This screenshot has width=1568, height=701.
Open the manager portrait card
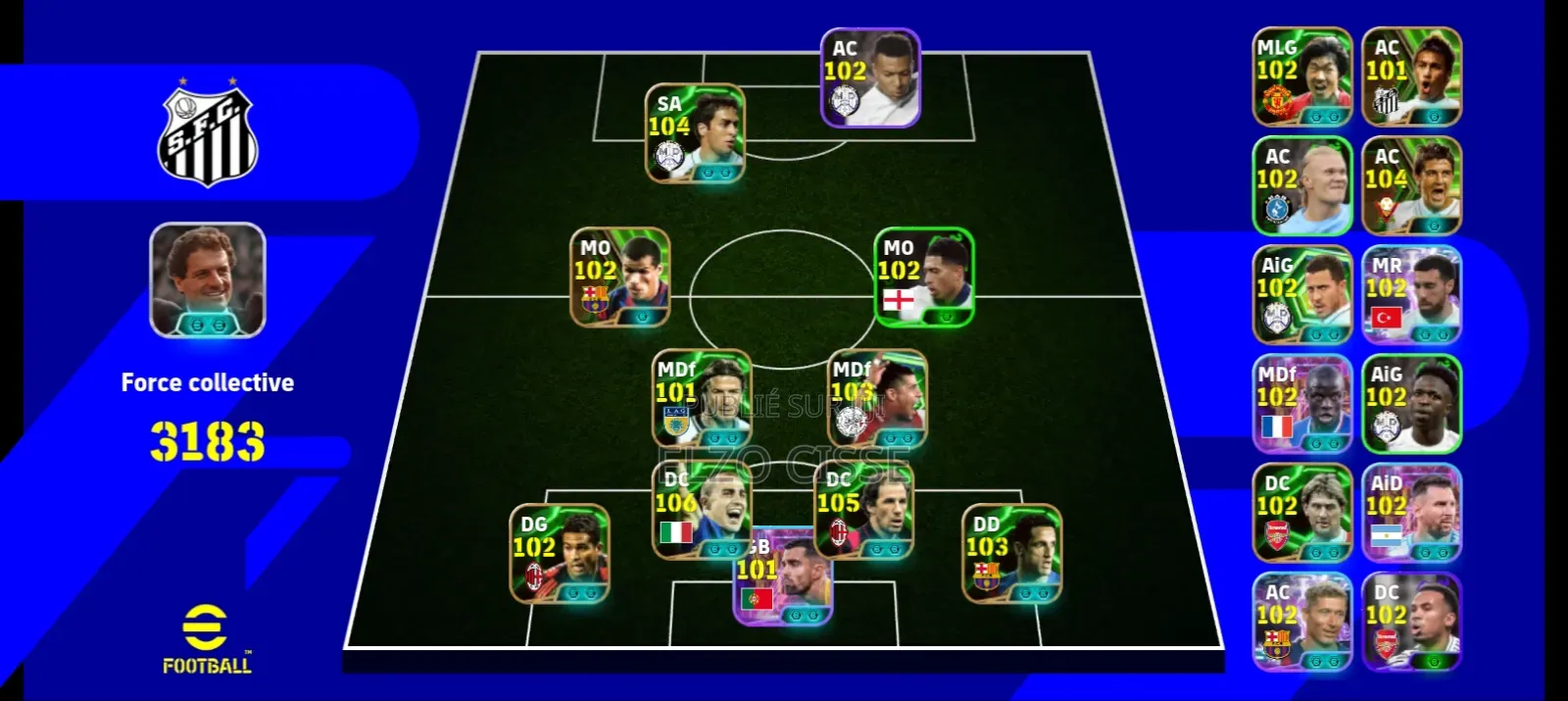coord(208,280)
